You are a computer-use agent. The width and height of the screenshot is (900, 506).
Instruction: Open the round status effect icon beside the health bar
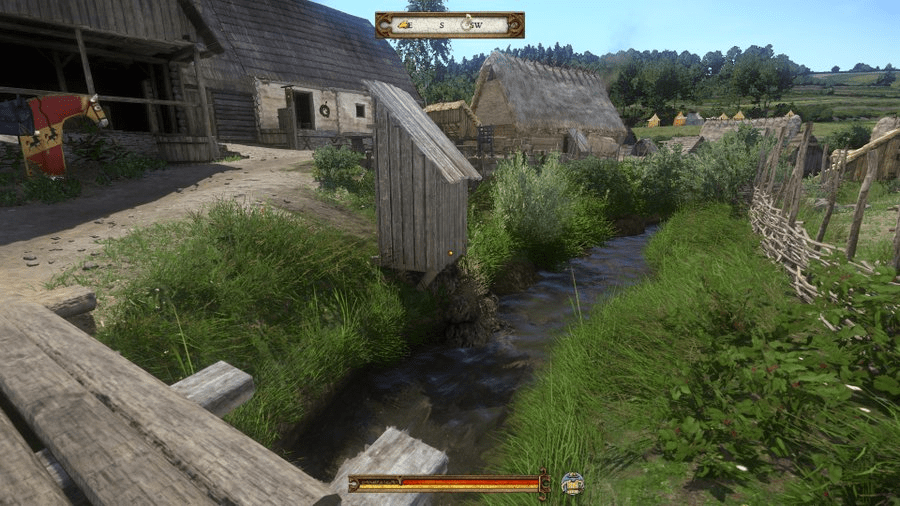571,484
